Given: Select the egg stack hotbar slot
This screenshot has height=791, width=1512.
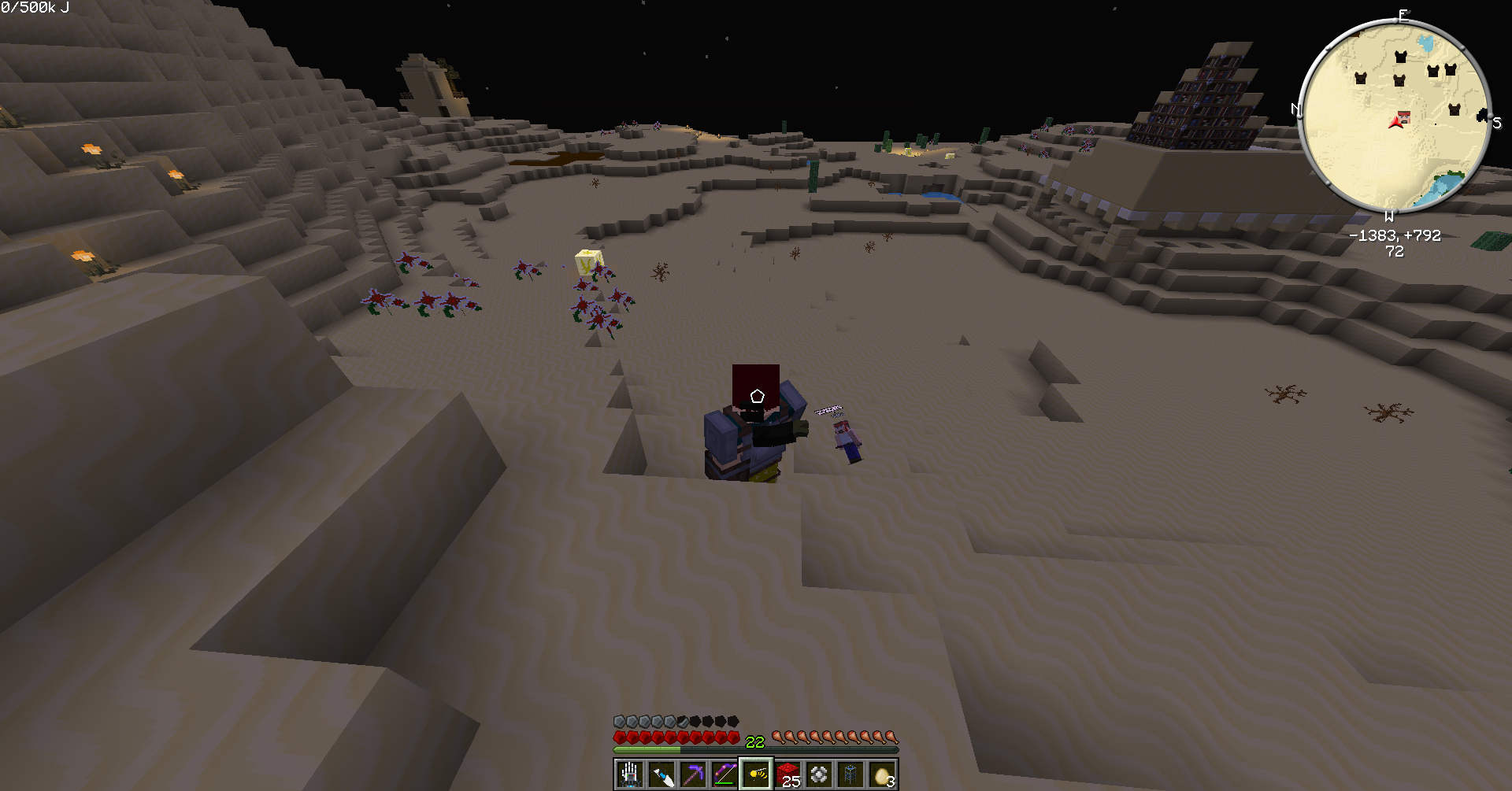Looking at the screenshot, I should (x=882, y=775).
